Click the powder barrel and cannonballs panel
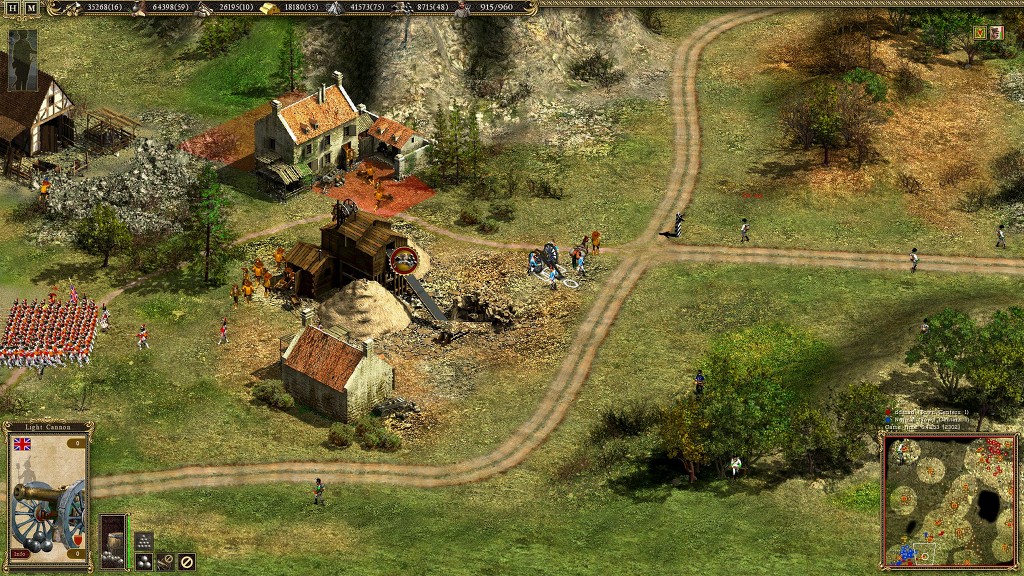Image resolution: width=1024 pixels, height=576 pixels. [113, 541]
